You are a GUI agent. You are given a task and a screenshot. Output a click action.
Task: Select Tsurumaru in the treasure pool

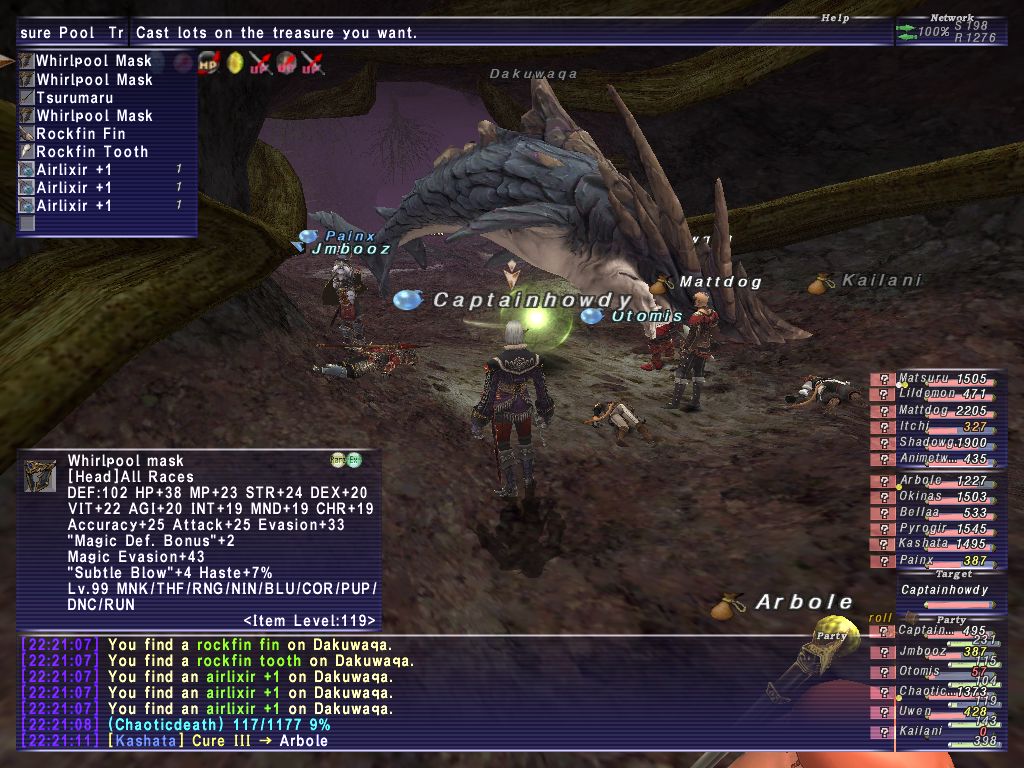[75, 98]
